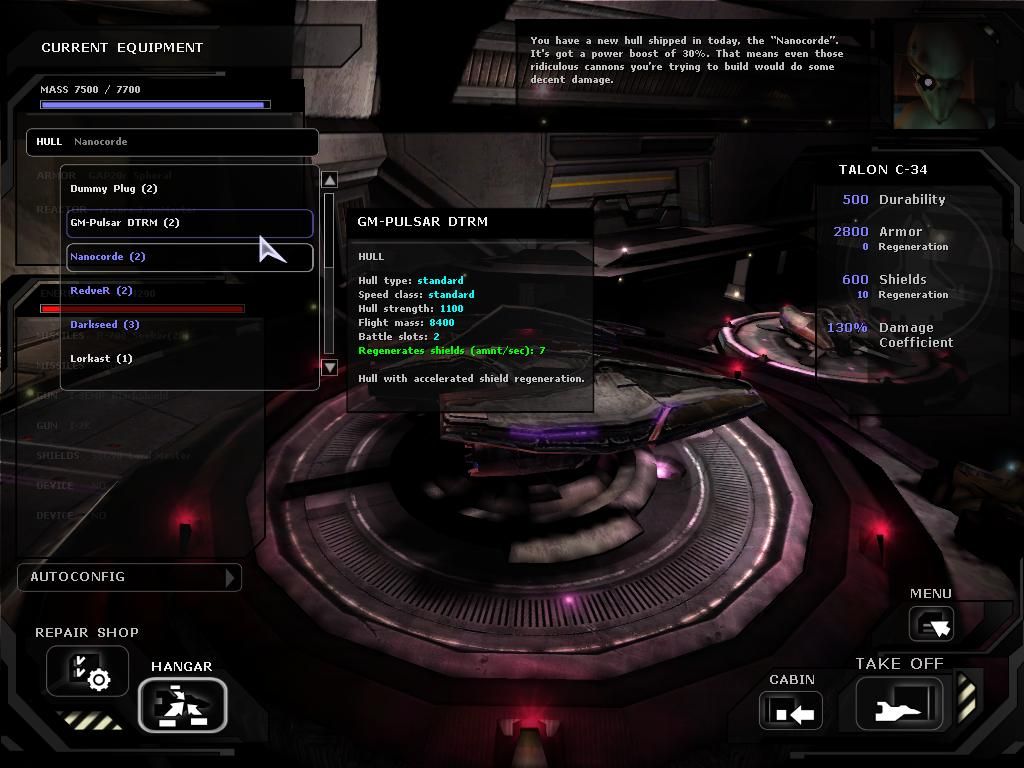The image size is (1024, 768).
Task: Click the hull list scroll-up arrow
Action: point(330,180)
